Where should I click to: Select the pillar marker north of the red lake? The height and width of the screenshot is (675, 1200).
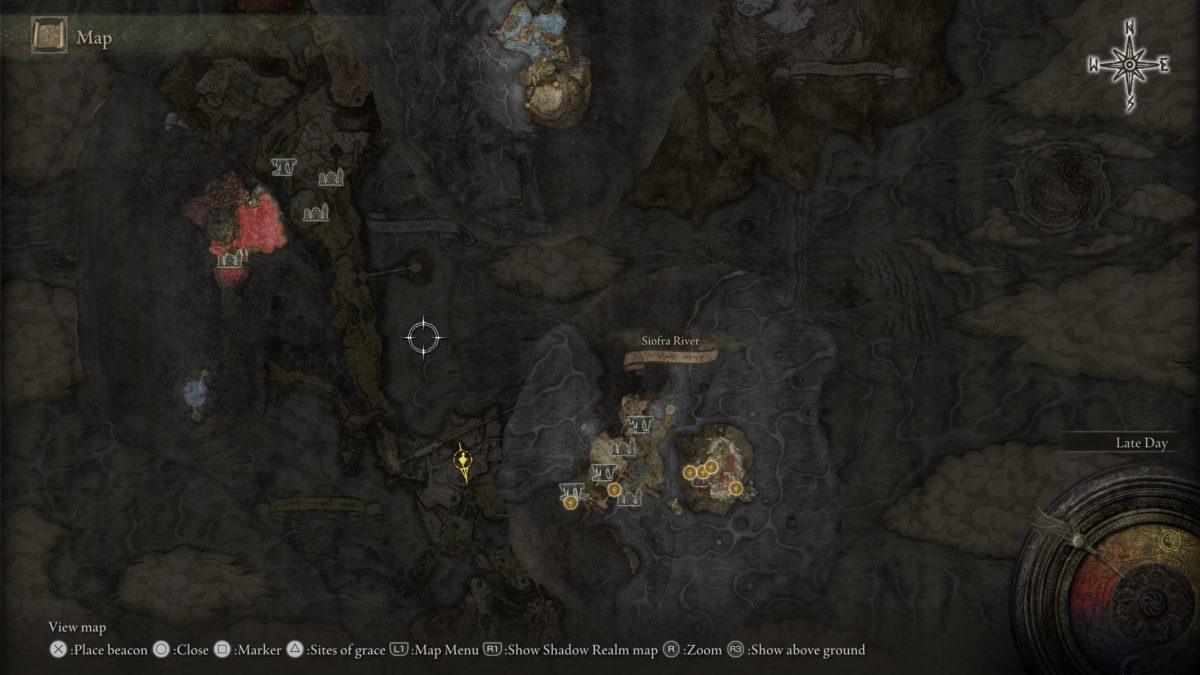(283, 167)
